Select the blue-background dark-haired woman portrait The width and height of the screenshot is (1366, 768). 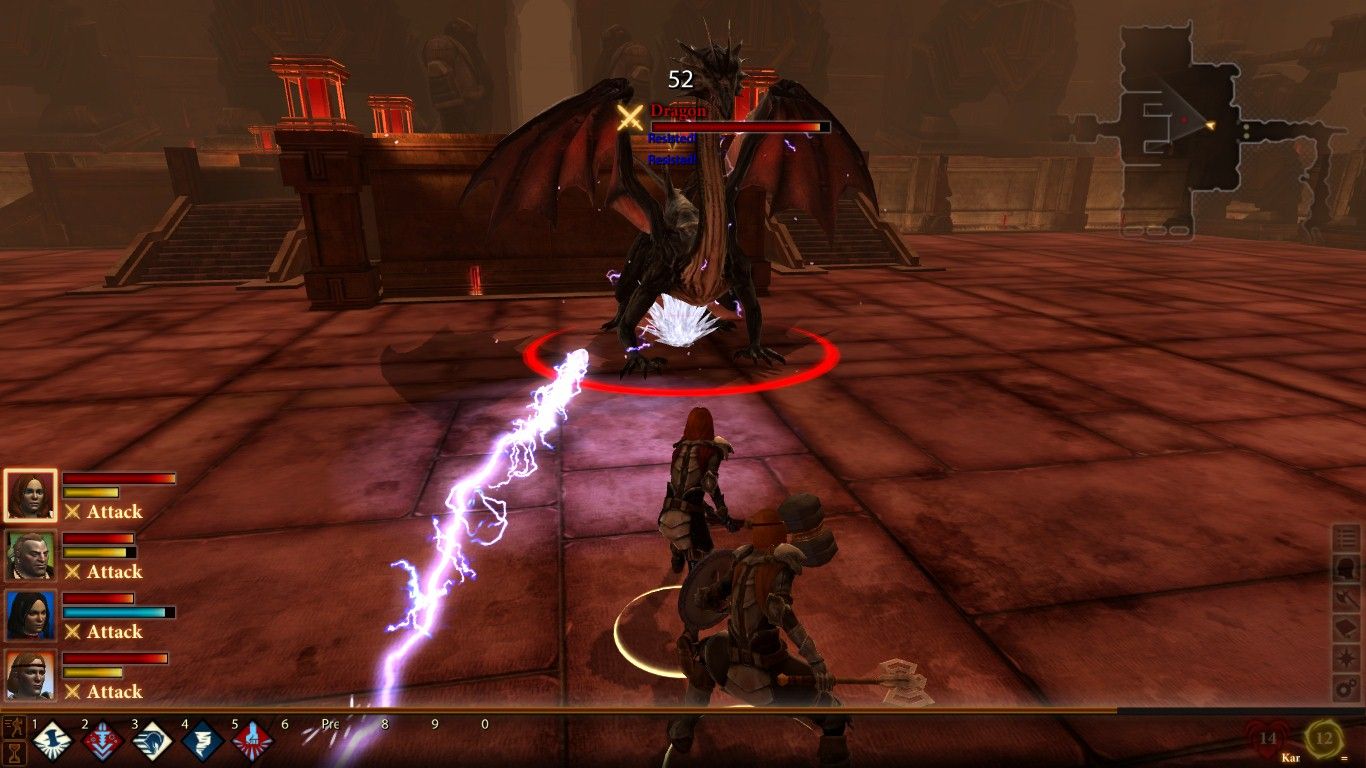point(30,615)
